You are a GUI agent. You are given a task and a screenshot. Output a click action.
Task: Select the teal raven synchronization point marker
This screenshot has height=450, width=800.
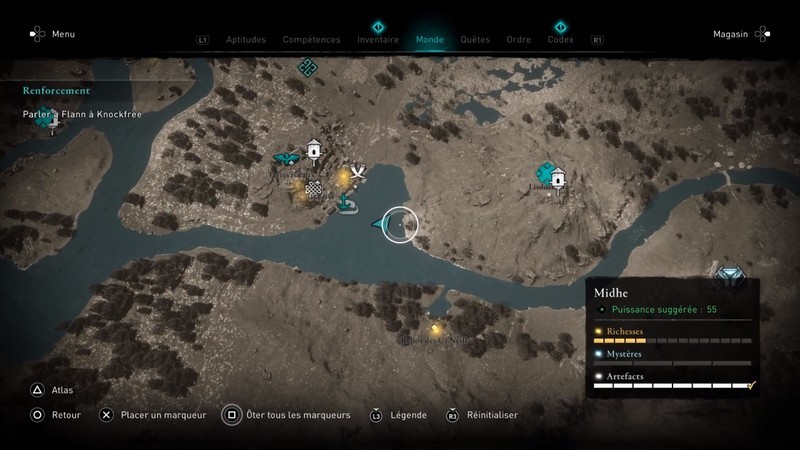[x=285, y=158]
